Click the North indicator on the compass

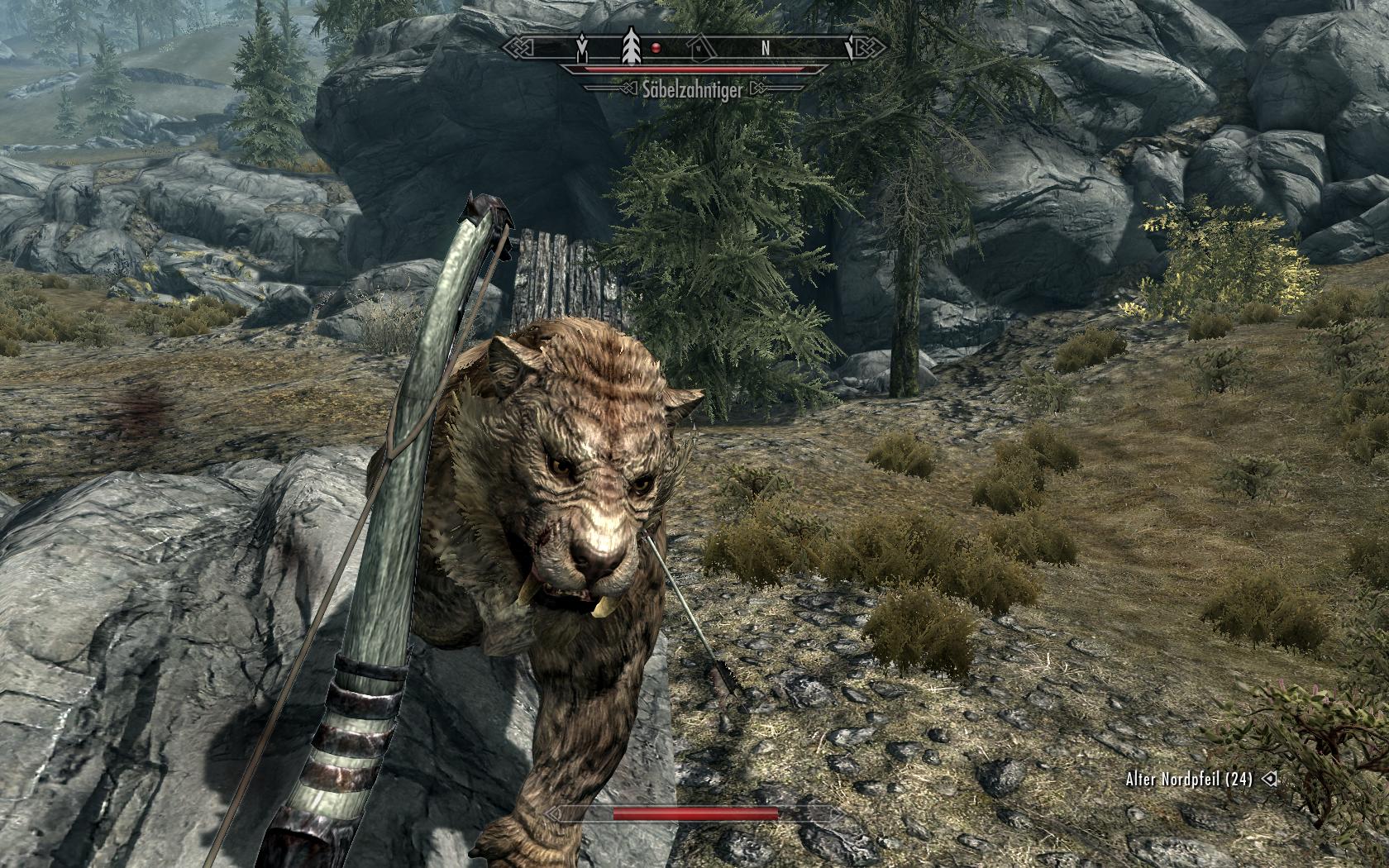tap(766, 49)
